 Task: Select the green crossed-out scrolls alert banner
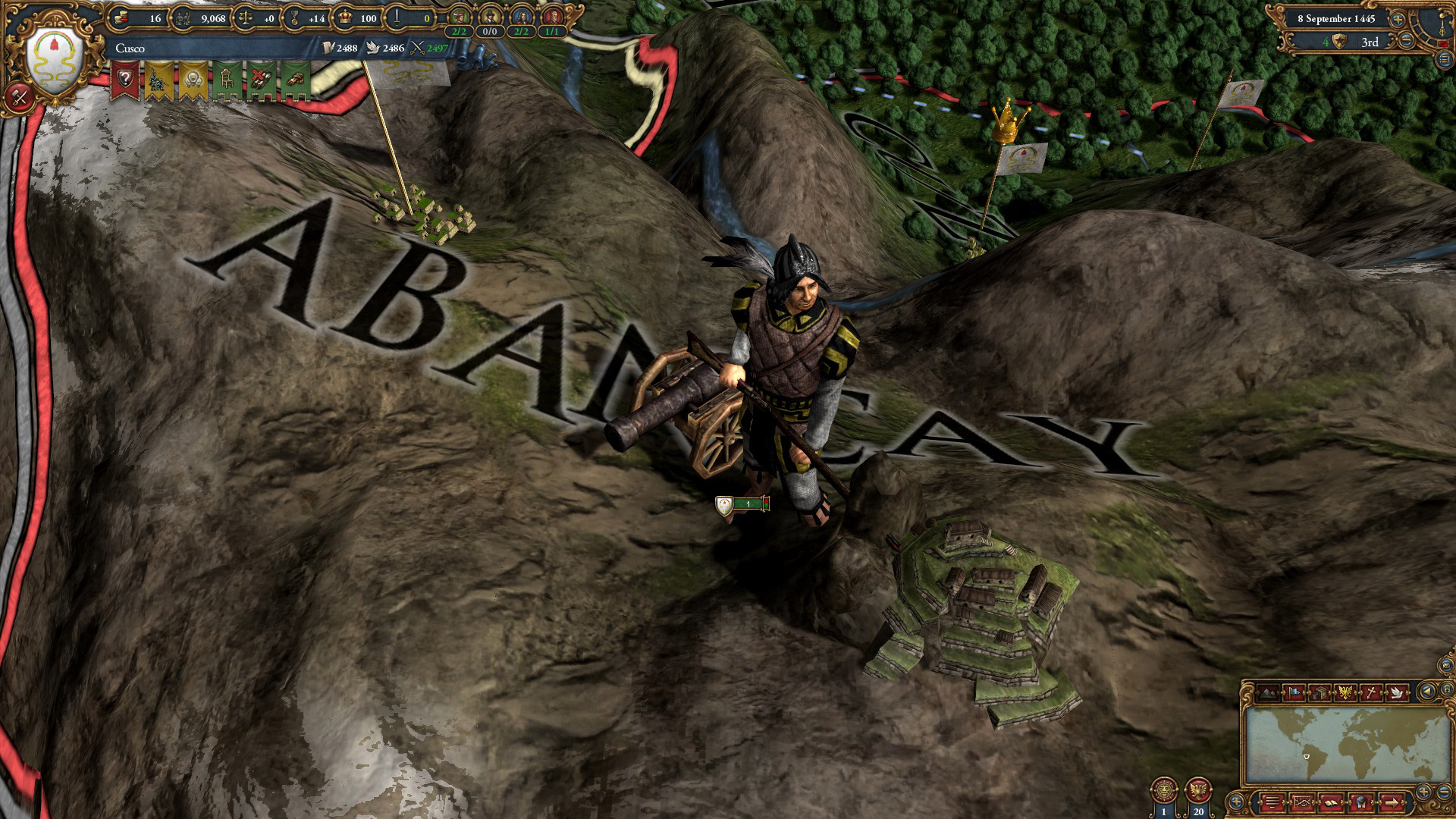pyautogui.click(x=261, y=80)
